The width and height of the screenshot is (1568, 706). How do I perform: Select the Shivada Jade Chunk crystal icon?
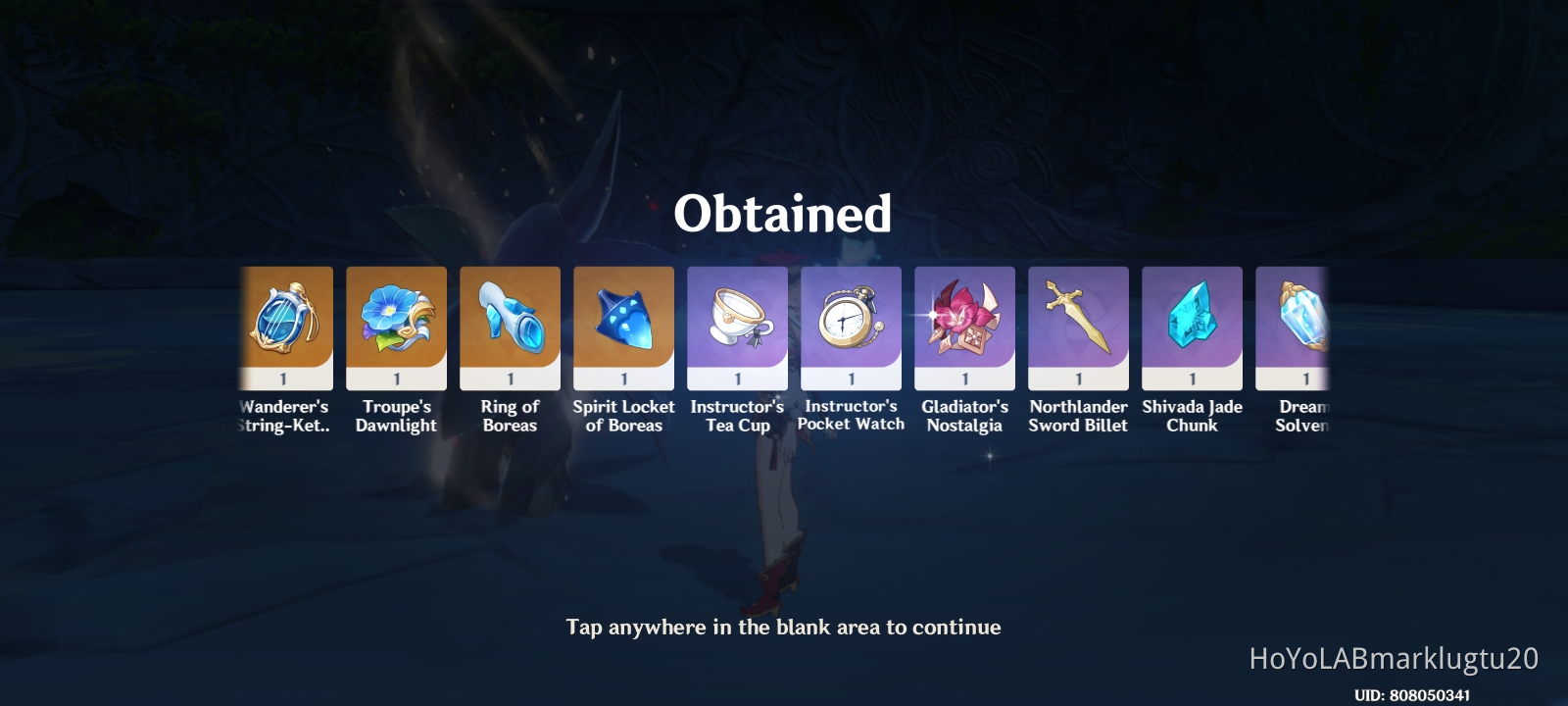point(1192,324)
